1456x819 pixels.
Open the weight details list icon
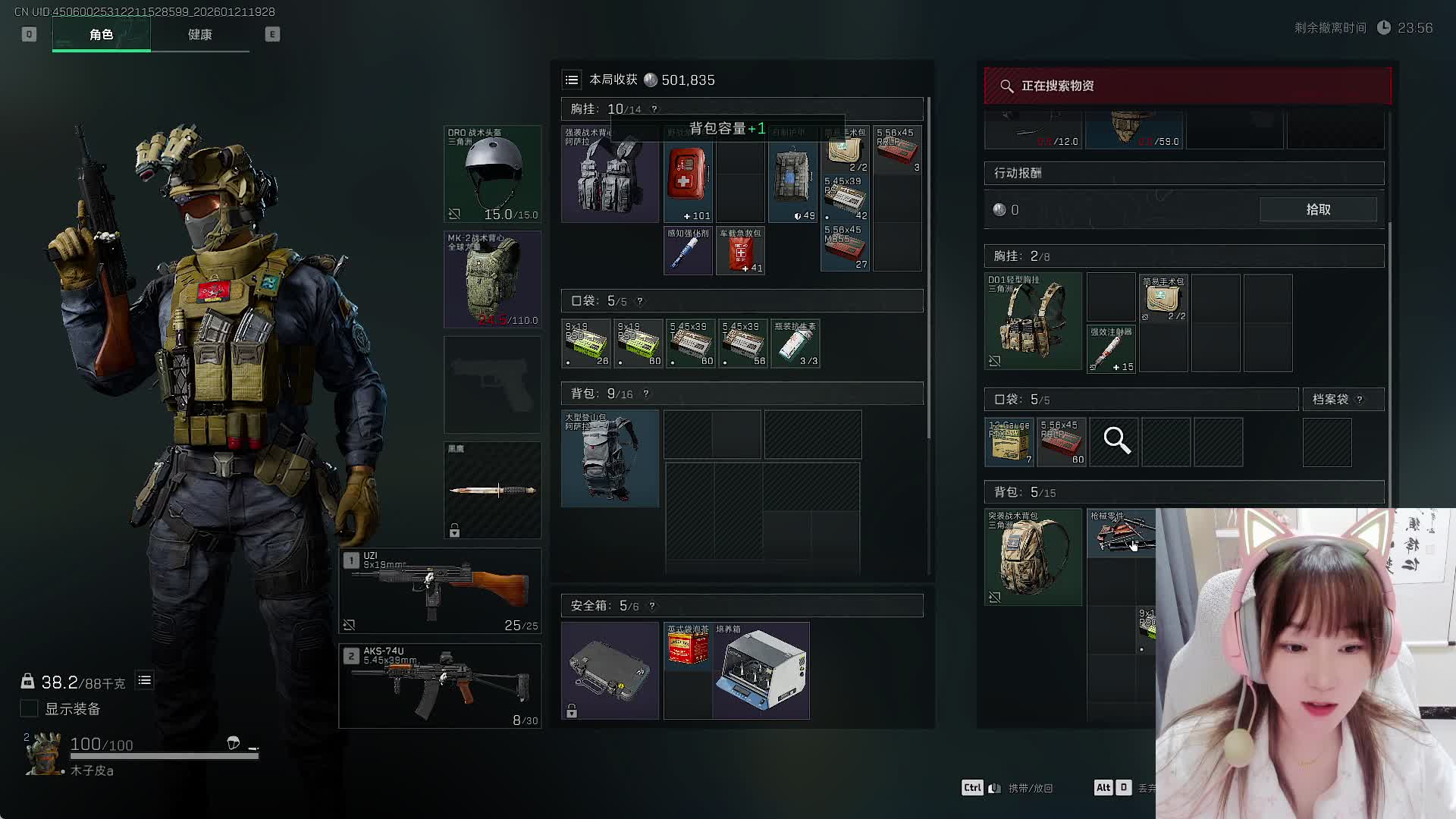click(x=144, y=681)
